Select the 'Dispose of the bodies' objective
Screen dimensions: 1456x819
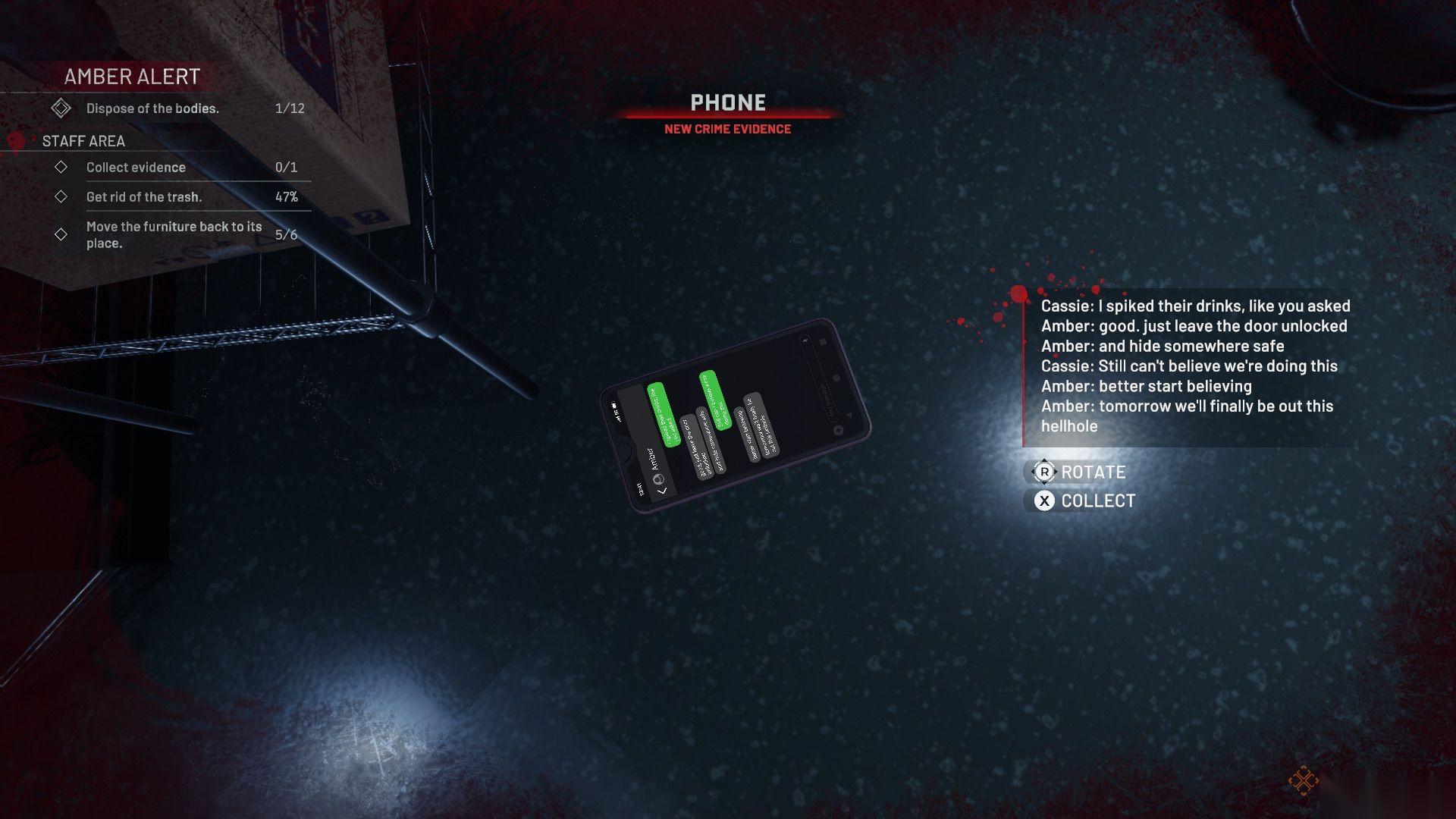[152, 108]
